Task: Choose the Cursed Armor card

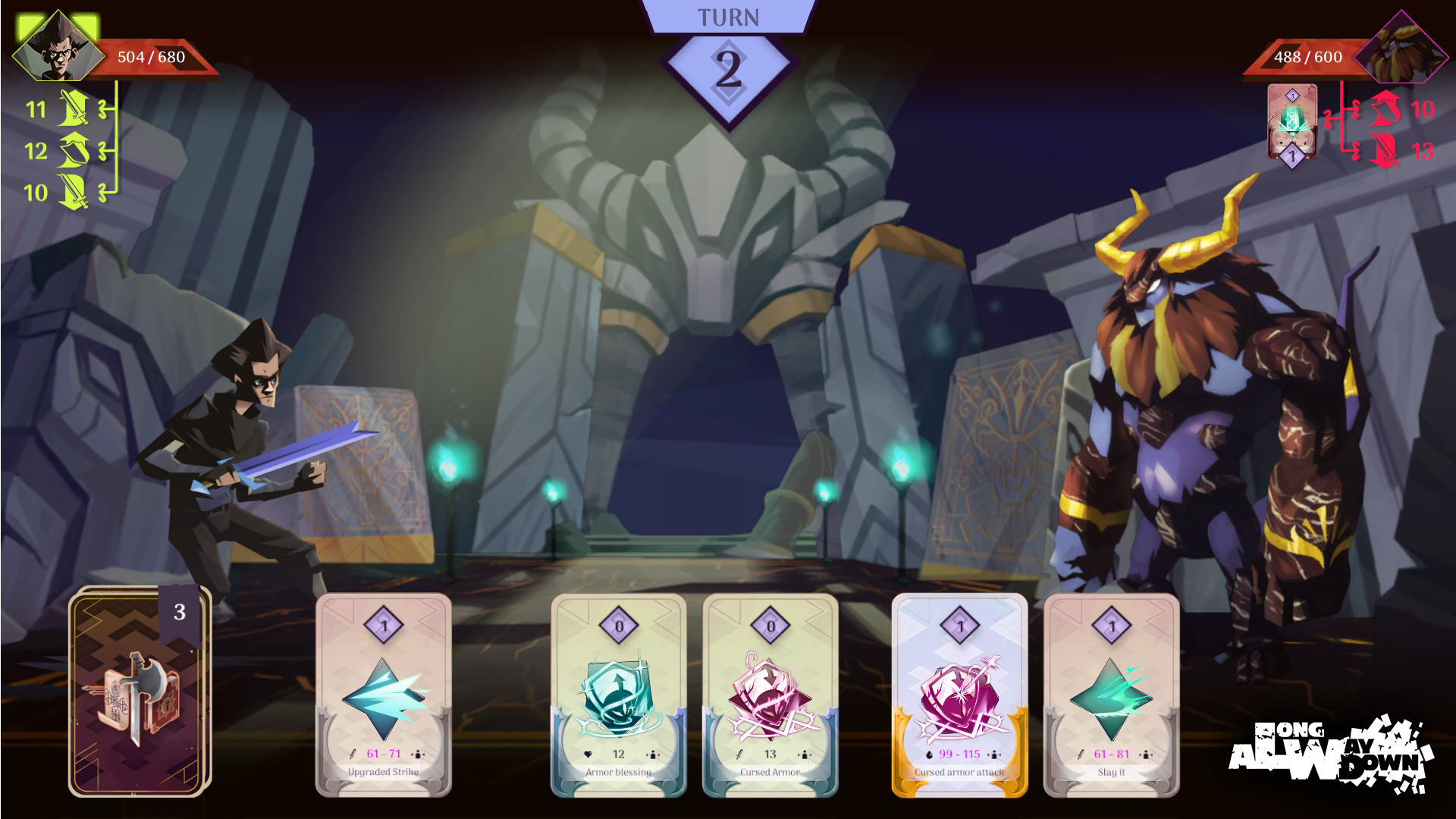Action: [770, 695]
